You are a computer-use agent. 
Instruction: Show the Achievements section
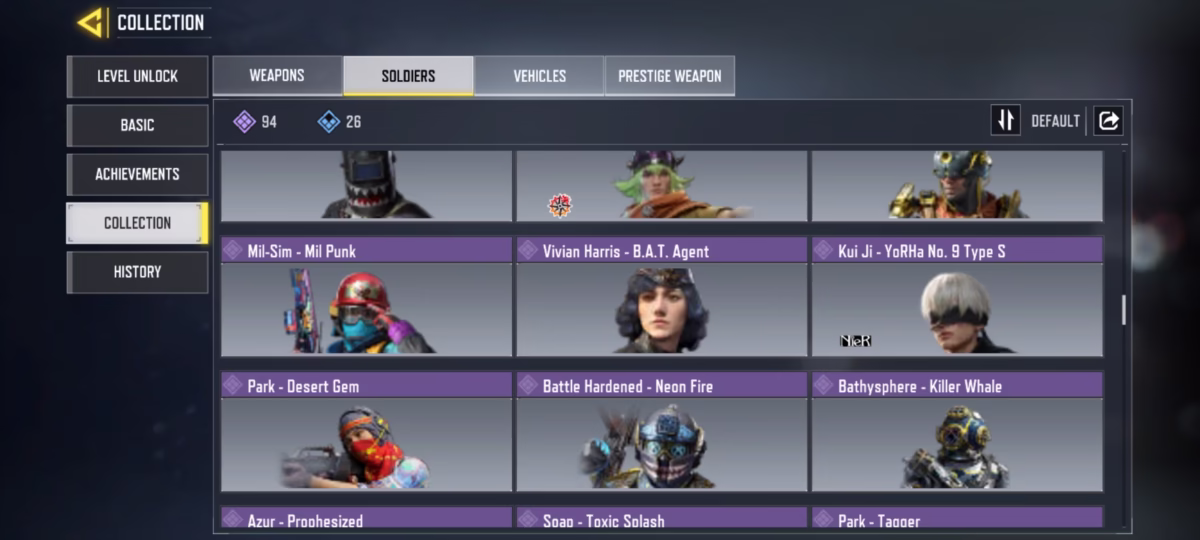pyautogui.click(x=137, y=174)
